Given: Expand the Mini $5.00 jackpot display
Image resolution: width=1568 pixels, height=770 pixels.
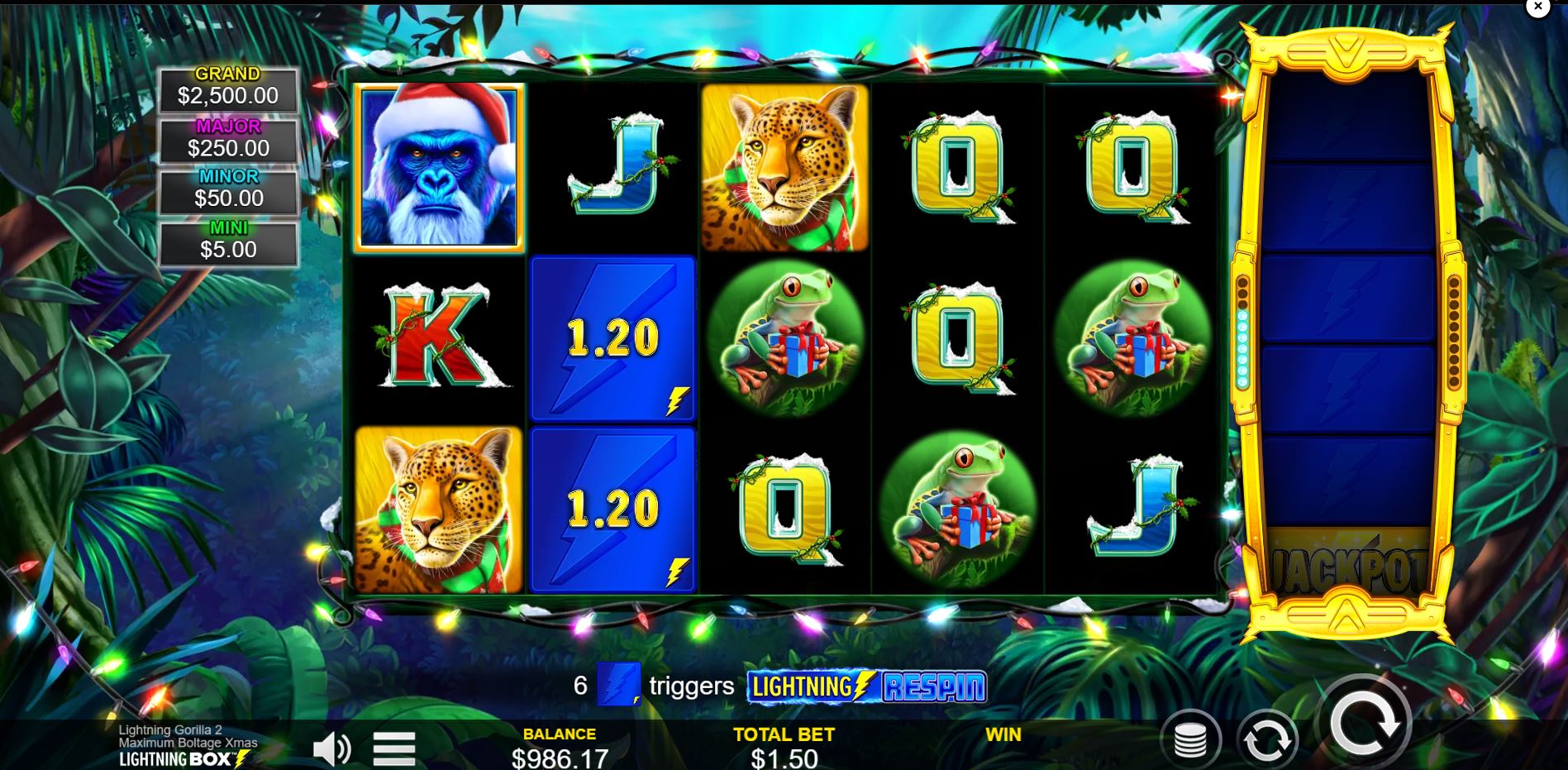Looking at the screenshot, I should (x=226, y=237).
